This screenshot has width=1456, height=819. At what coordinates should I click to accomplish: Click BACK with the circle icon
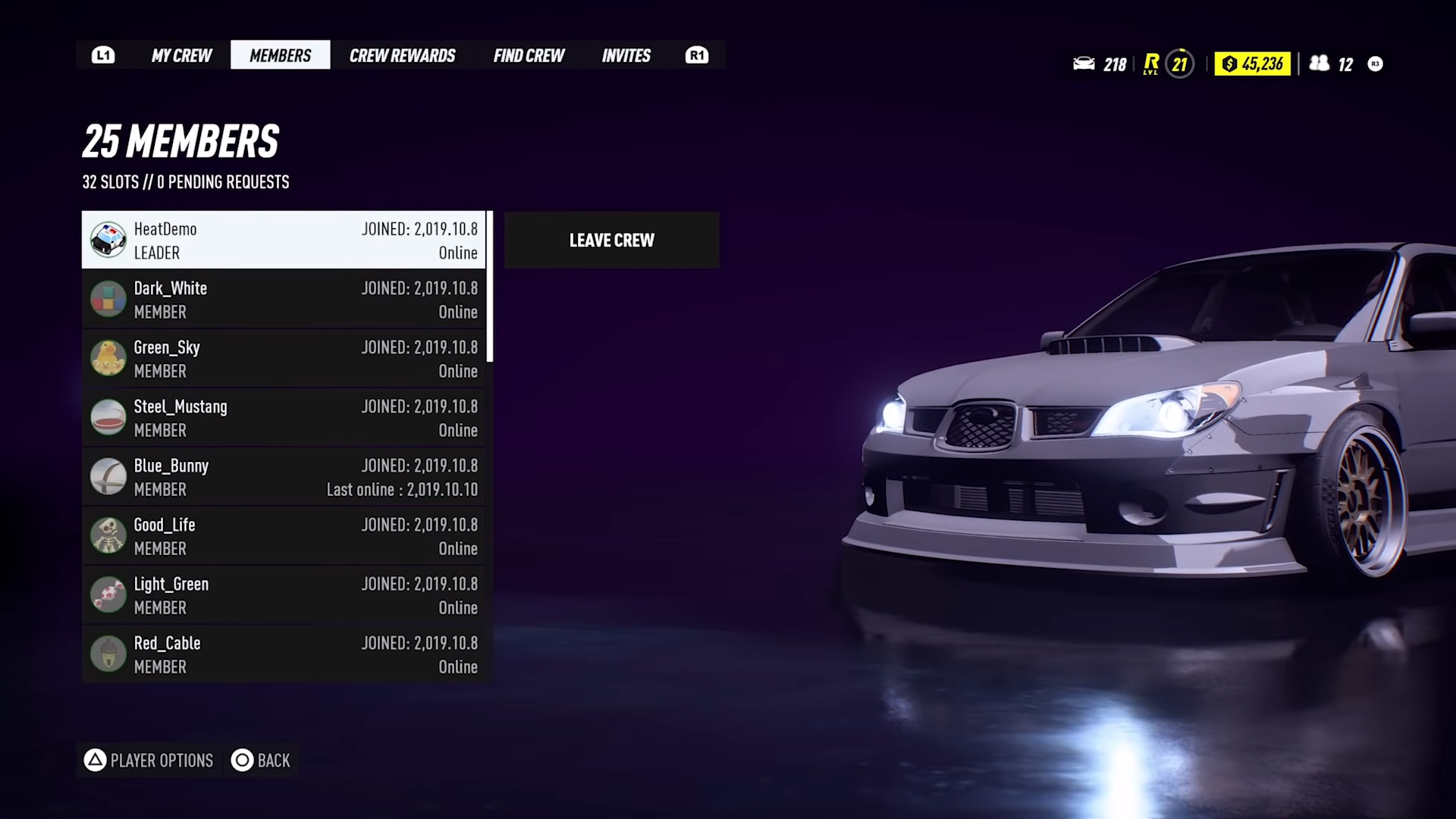[261, 761]
